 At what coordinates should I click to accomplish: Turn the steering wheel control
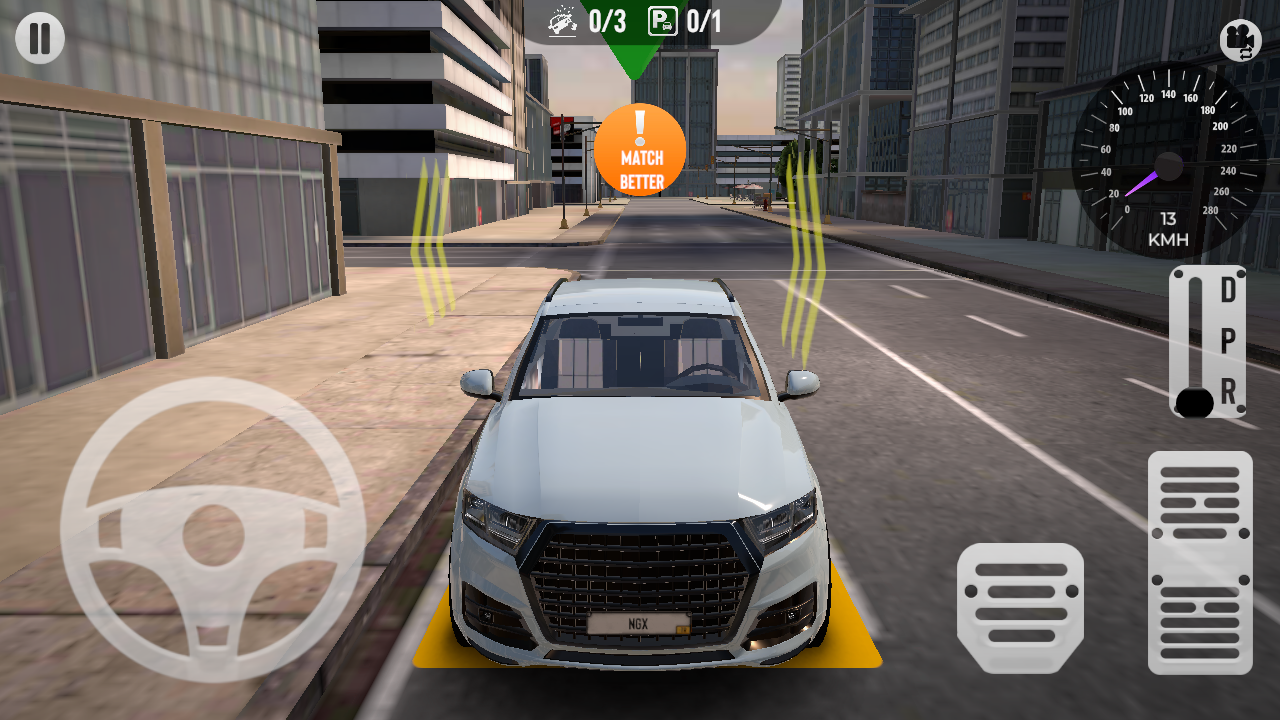[x=212, y=531]
